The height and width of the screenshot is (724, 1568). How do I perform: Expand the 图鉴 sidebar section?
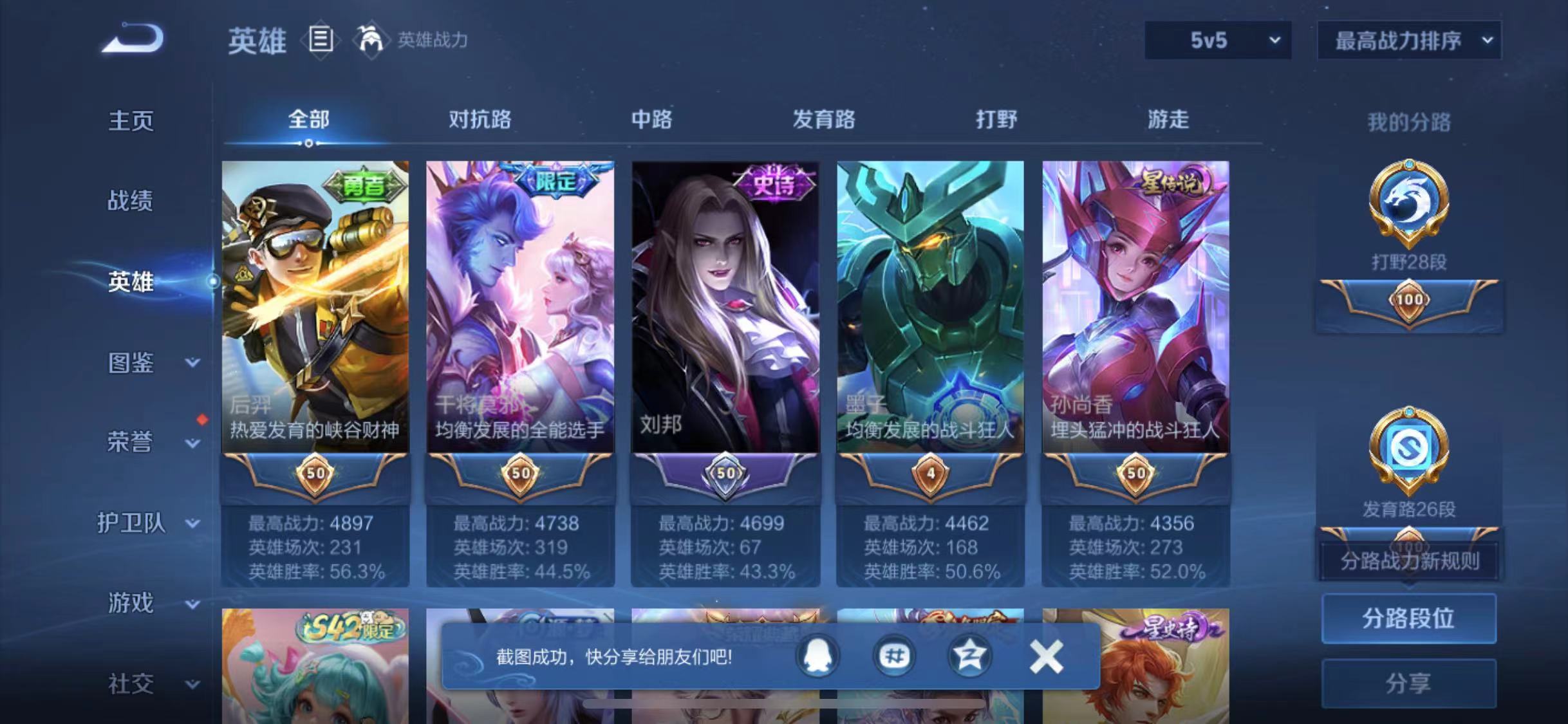131,362
